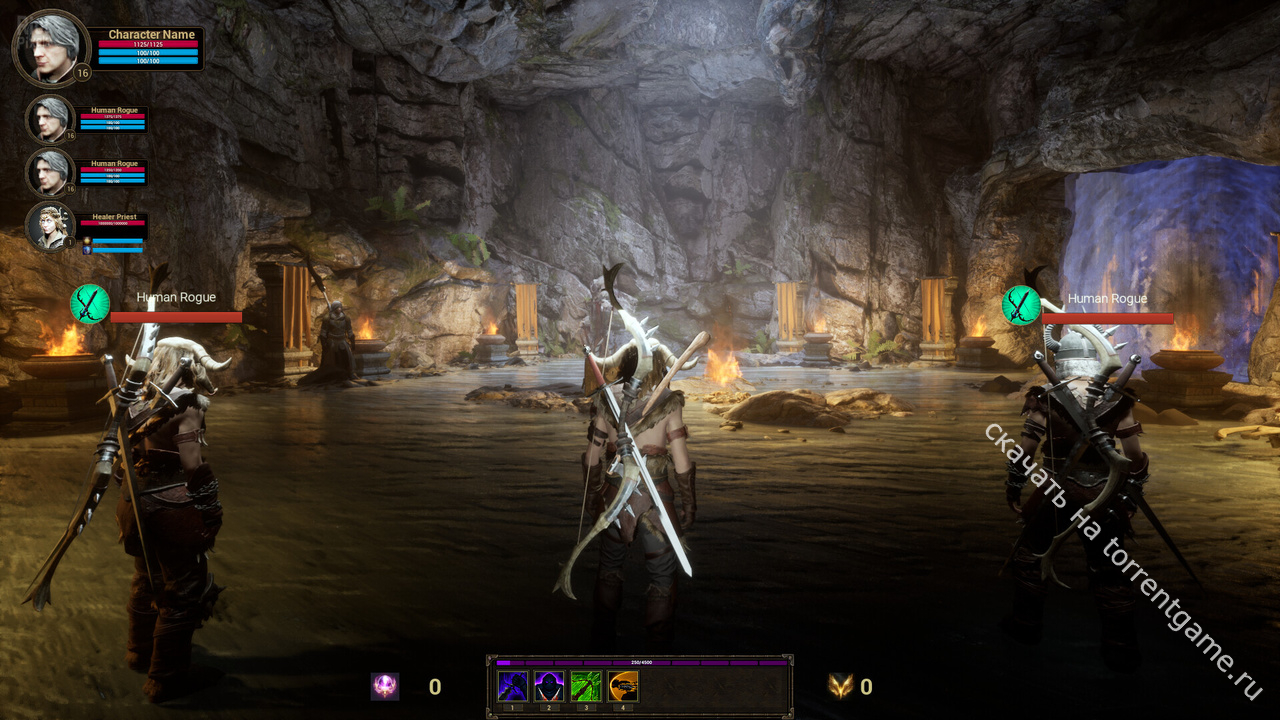Select the main Character Name portrait
Screen dimensions: 1280x720
(x=50, y=47)
